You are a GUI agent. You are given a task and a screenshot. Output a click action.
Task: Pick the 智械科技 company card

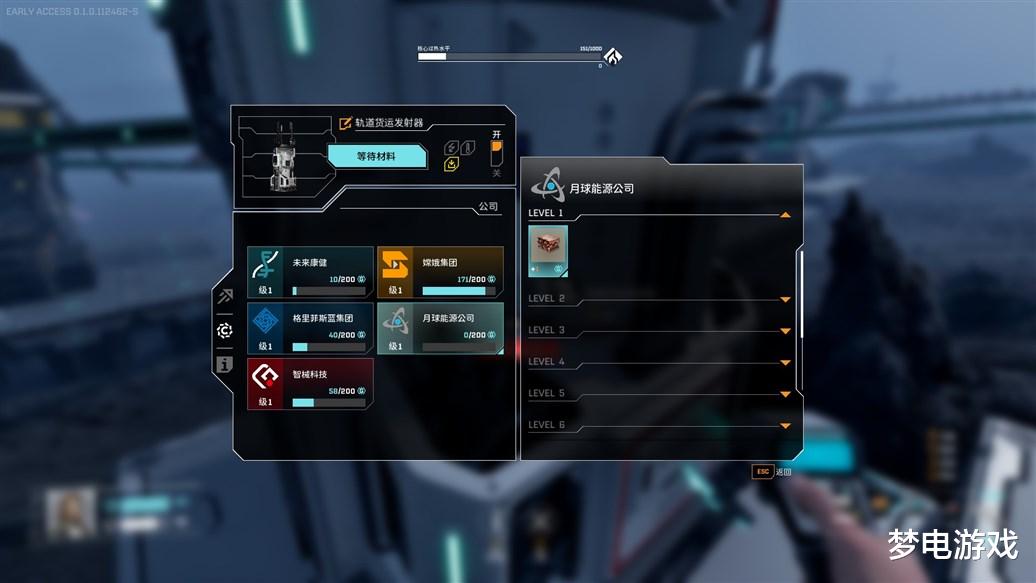point(310,384)
